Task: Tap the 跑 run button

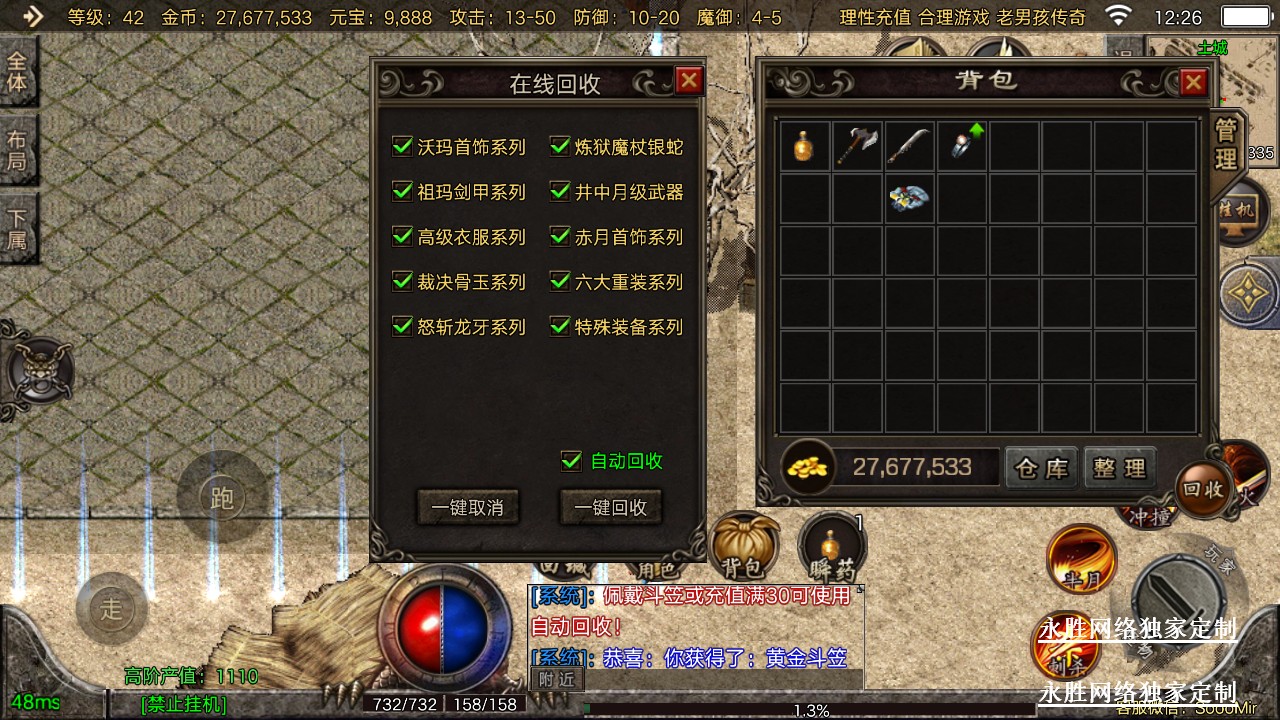Action: pyautogui.click(x=221, y=497)
